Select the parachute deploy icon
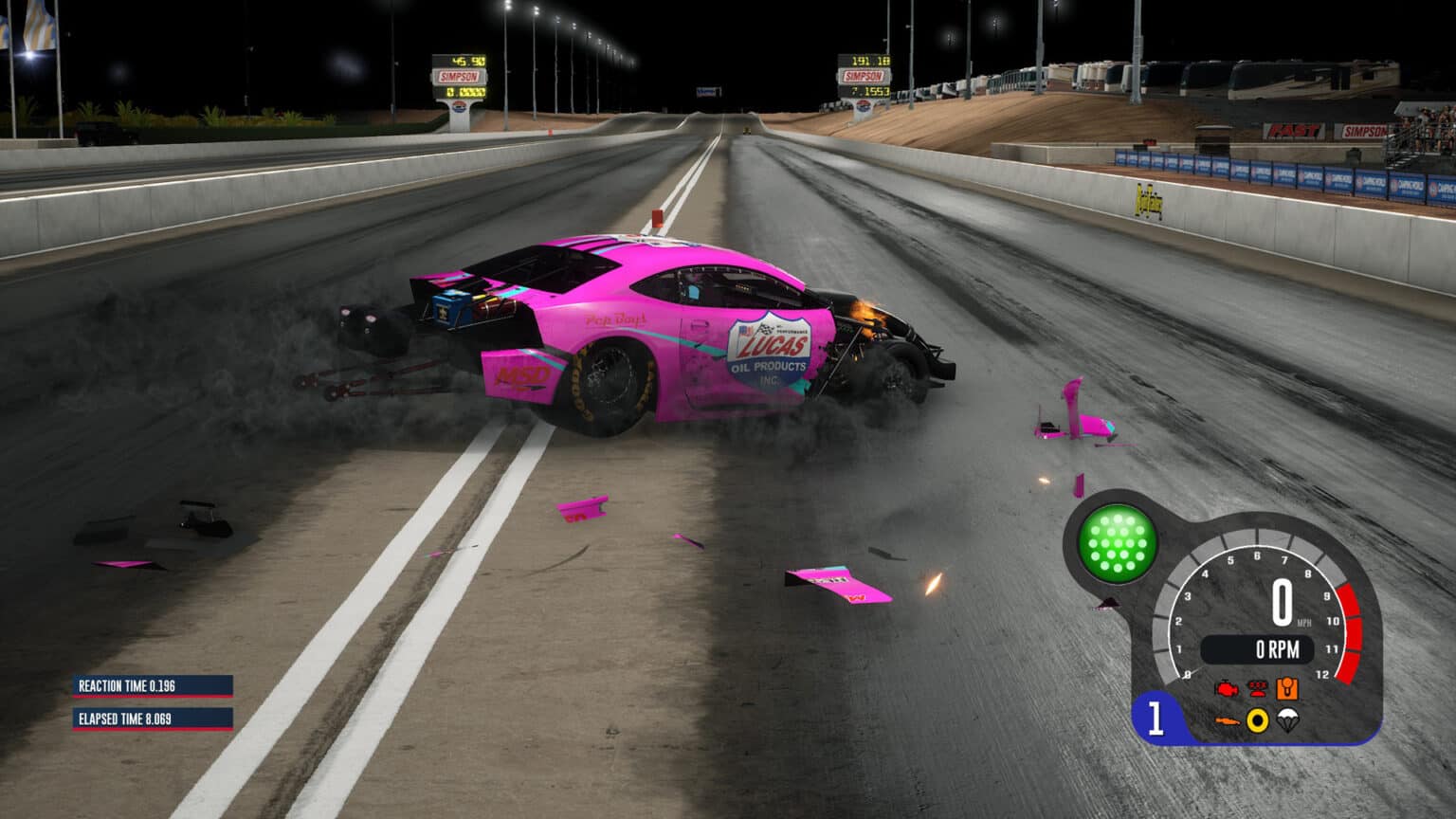1456x819 pixels. tap(1289, 721)
